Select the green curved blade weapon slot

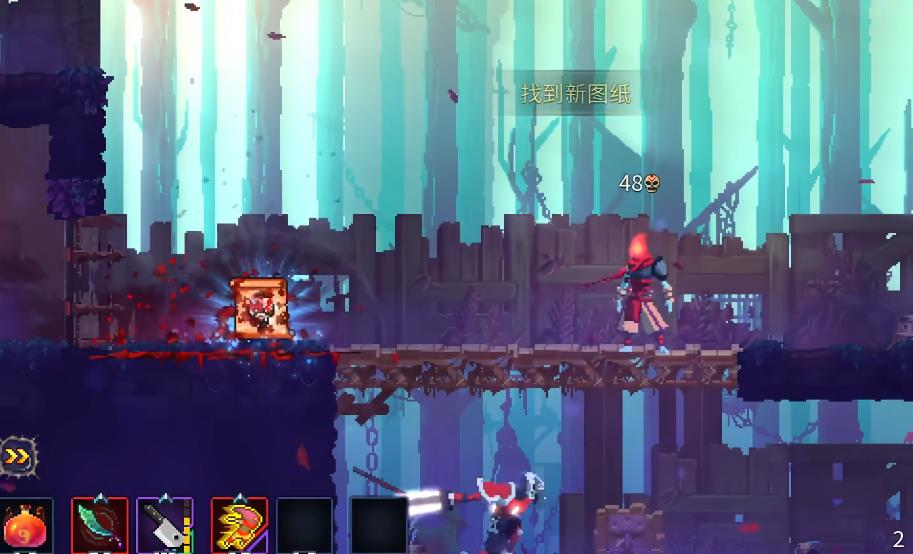coord(100,526)
